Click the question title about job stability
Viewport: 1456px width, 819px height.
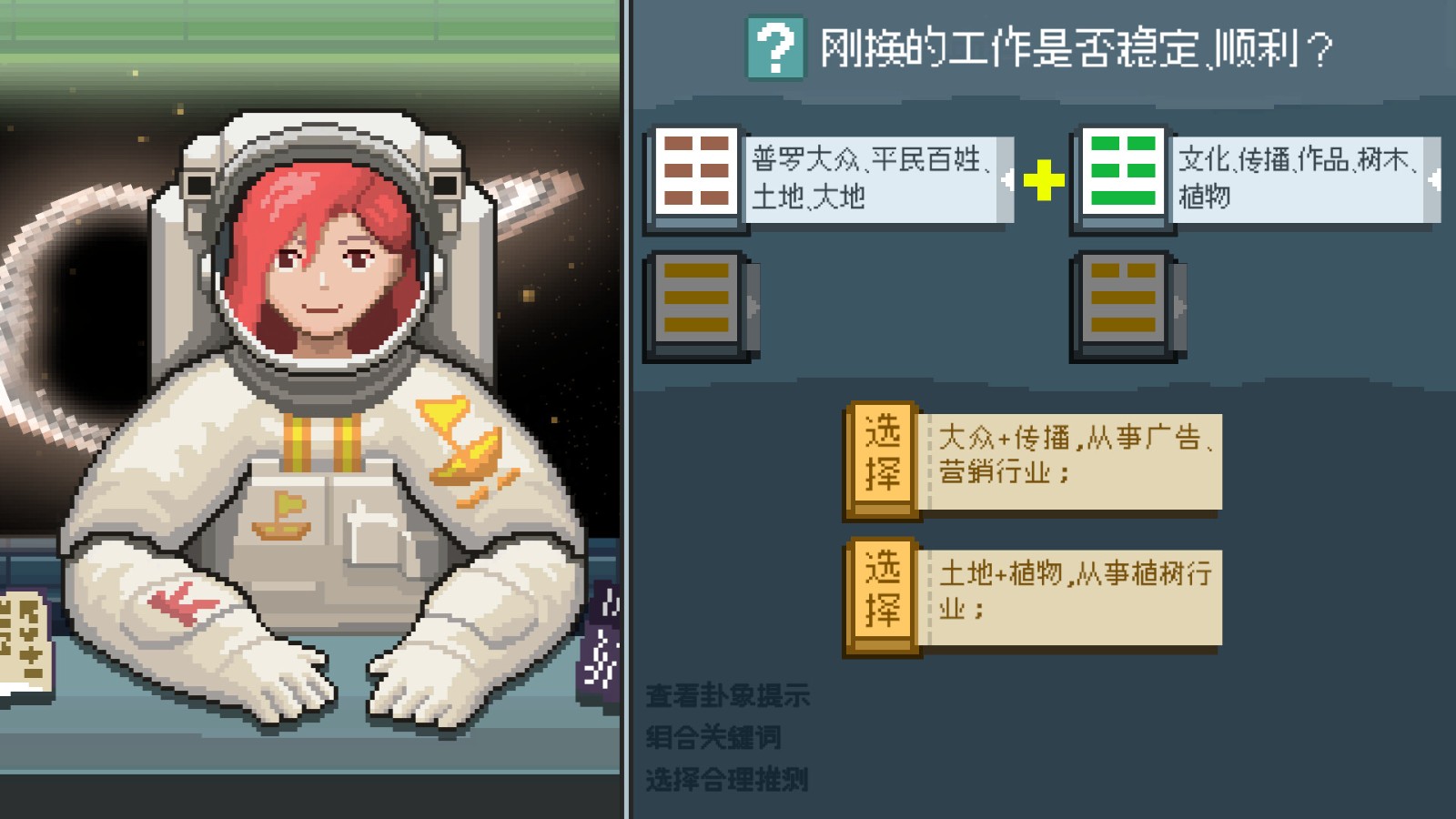tap(1074, 45)
